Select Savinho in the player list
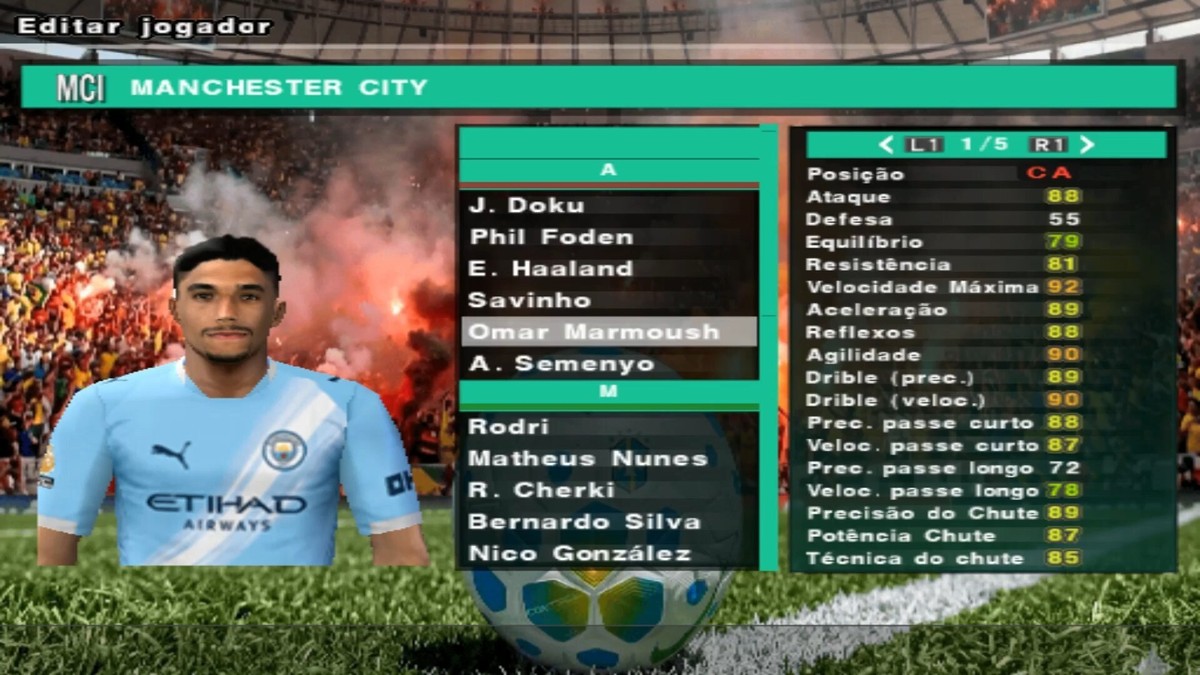 click(530, 300)
